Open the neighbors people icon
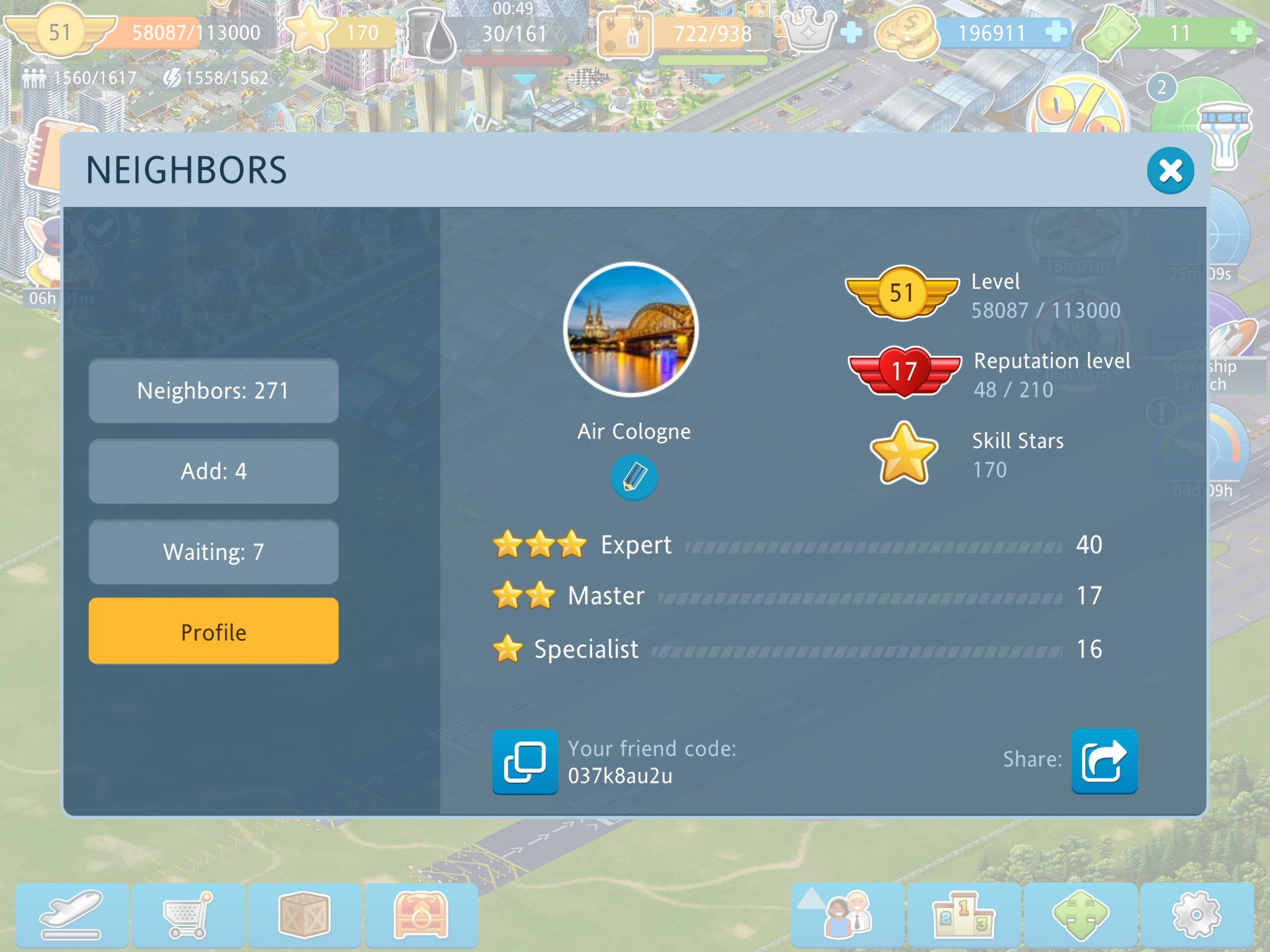Image resolution: width=1270 pixels, height=952 pixels. tap(847, 915)
